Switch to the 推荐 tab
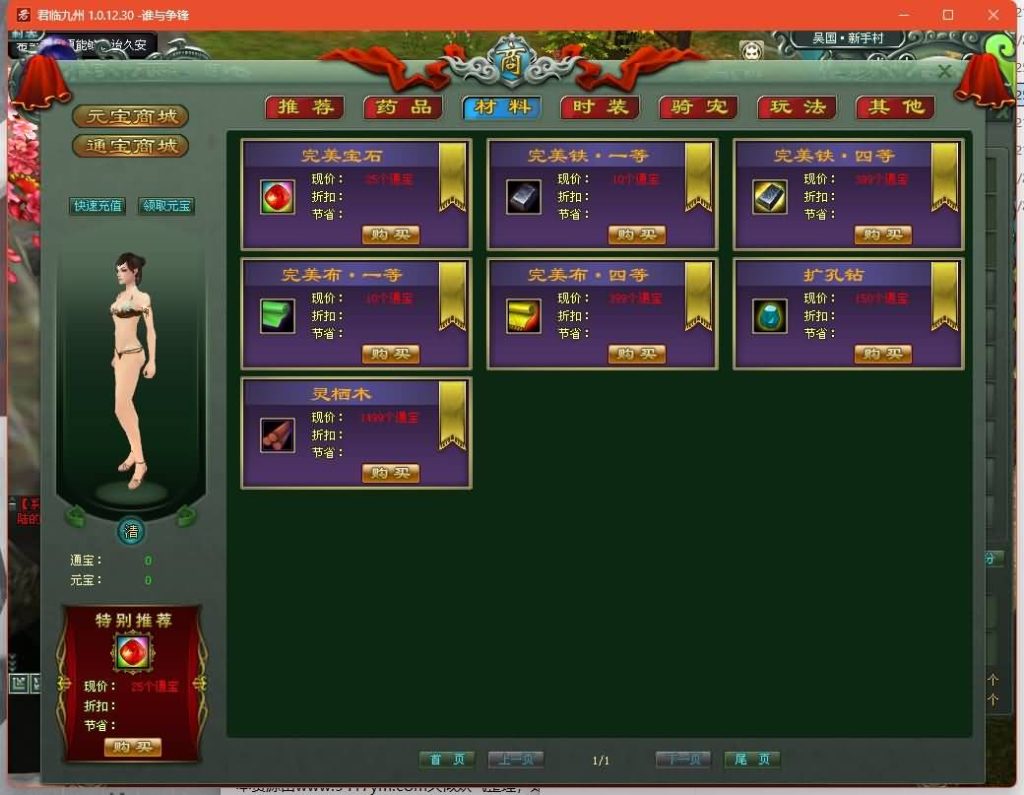The width and height of the screenshot is (1024, 795). pos(304,107)
